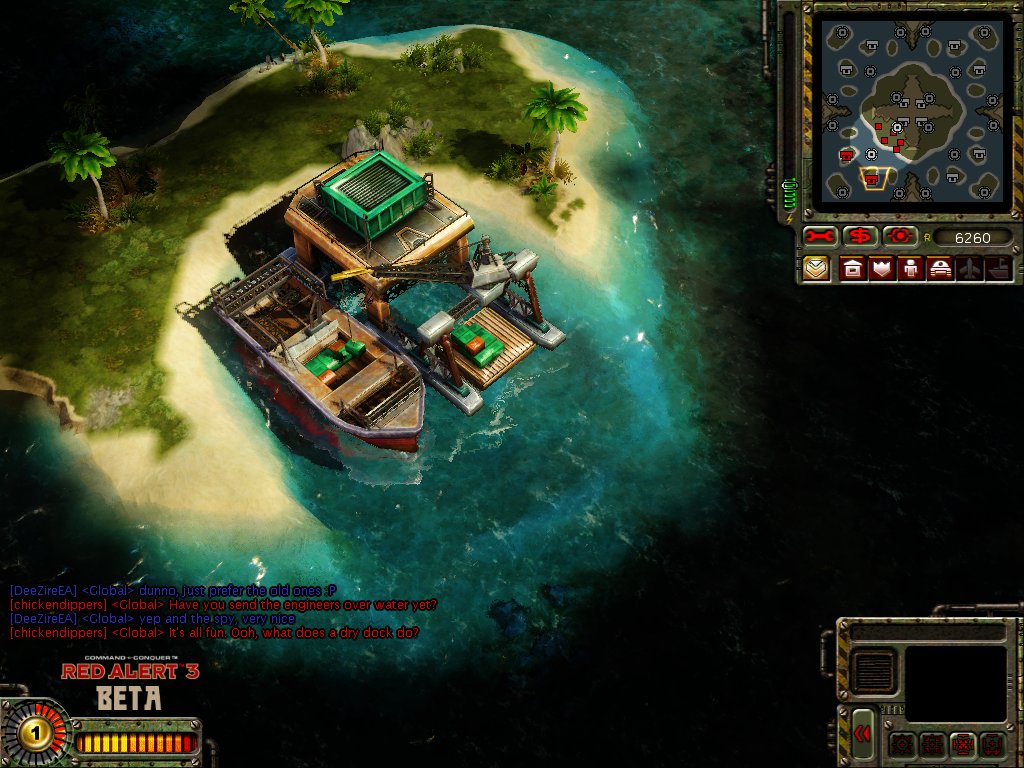1024x768 pixels.
Task: Activate the highlighted third red stance icon
Action: 962,744
